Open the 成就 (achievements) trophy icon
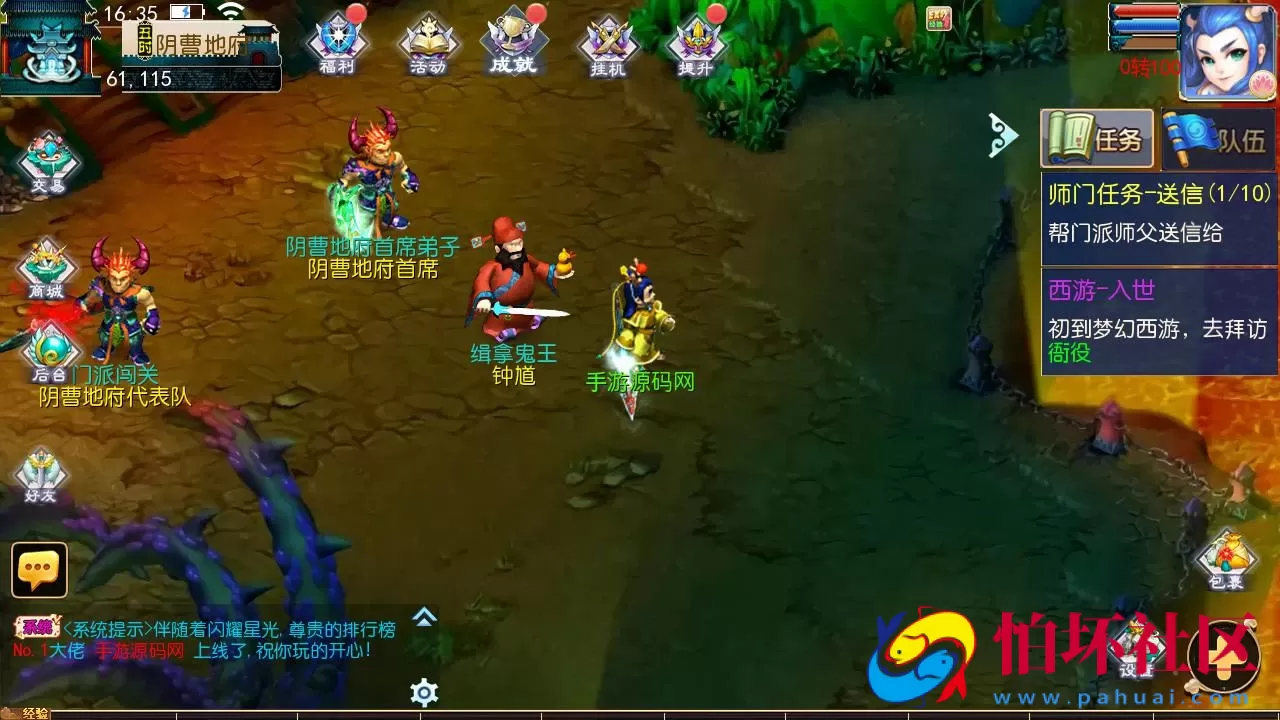 coord(513,40)
